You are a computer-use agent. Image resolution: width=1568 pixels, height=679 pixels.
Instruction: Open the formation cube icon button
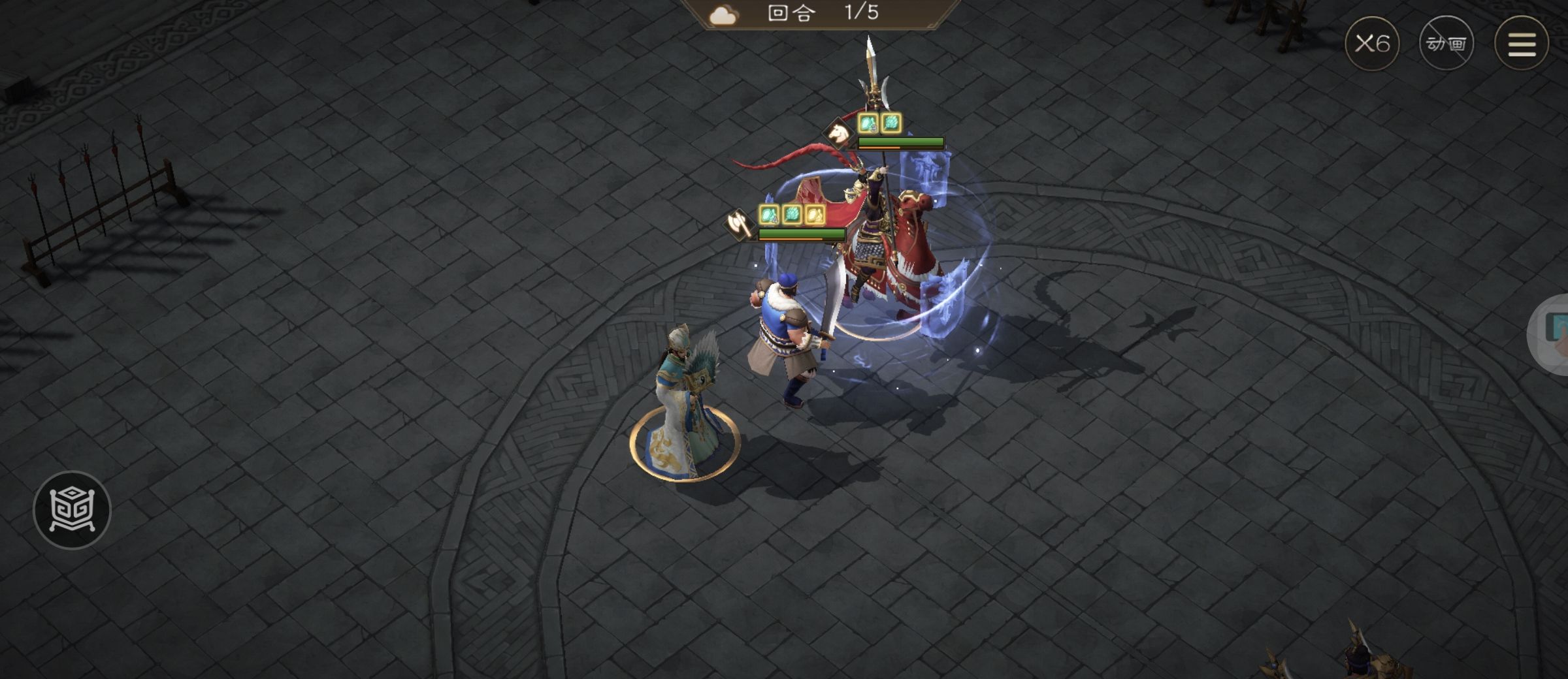[x=72, y=510]
